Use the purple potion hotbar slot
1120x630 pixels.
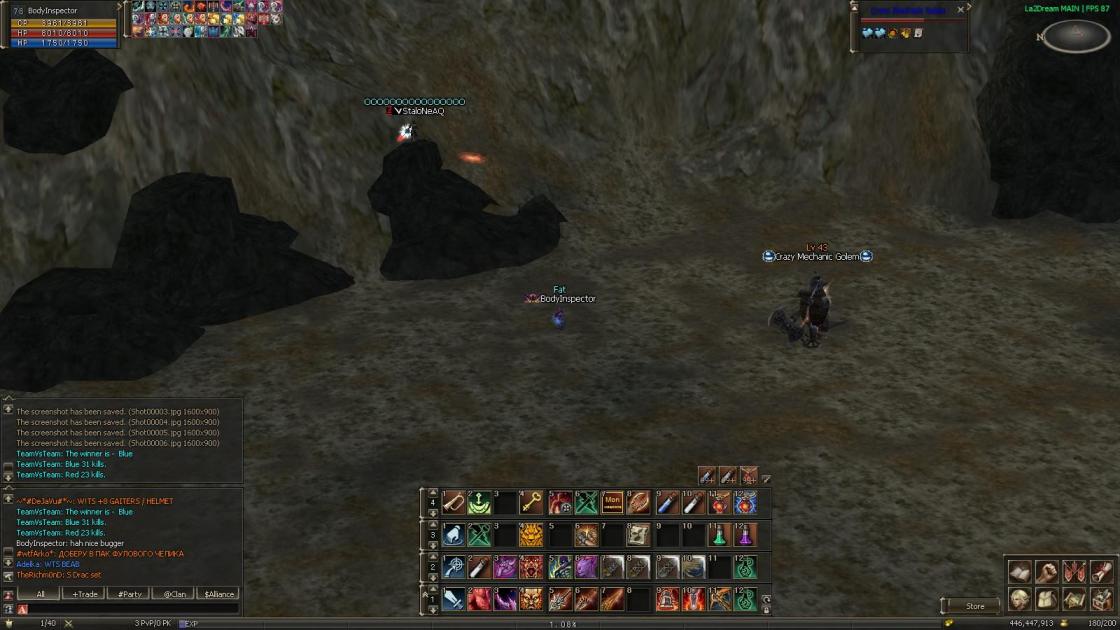point(745,535)
